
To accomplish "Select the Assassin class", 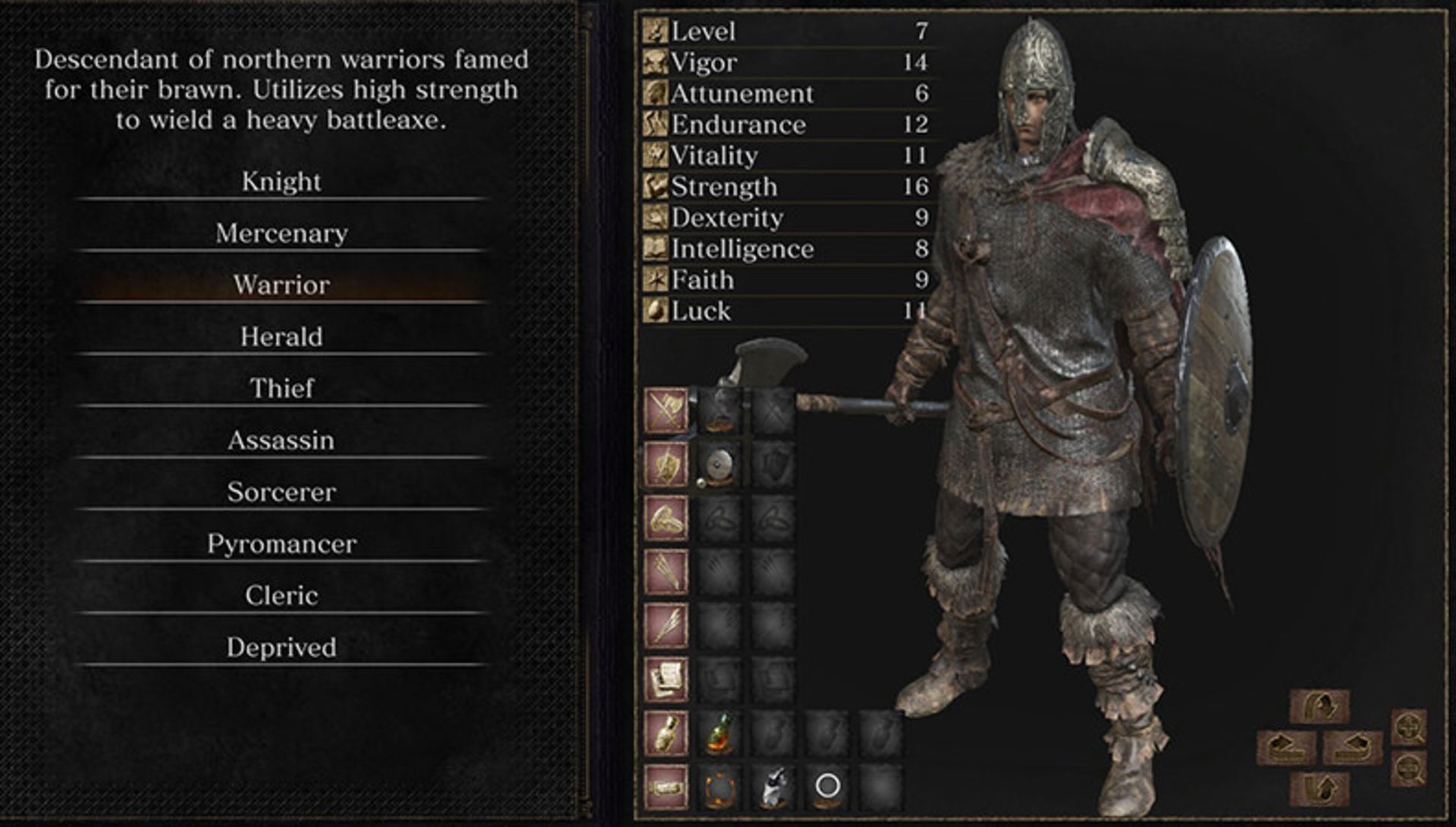I will [x=281, y=440].
